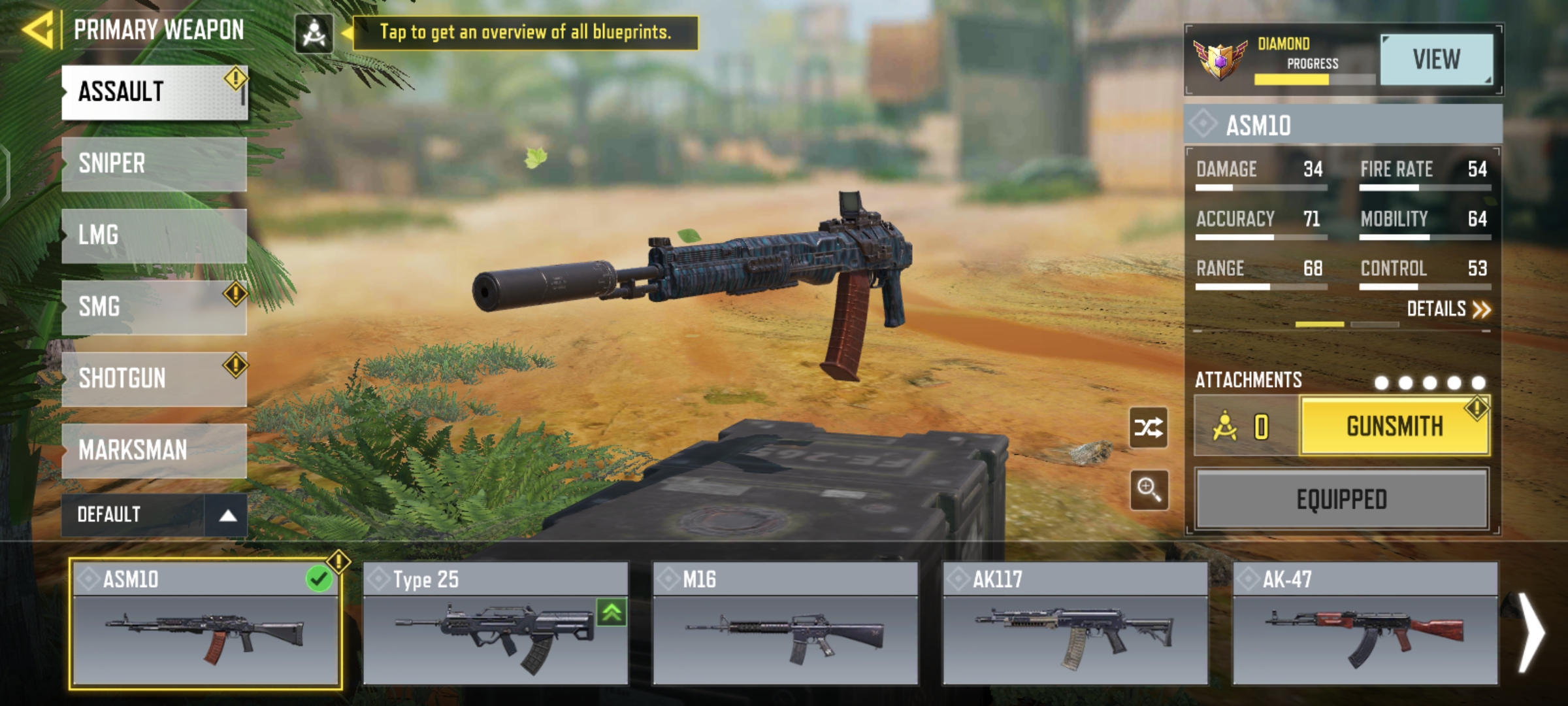Choose the SMG category tab
The image size is (1568, 706).
click(154, 307)
